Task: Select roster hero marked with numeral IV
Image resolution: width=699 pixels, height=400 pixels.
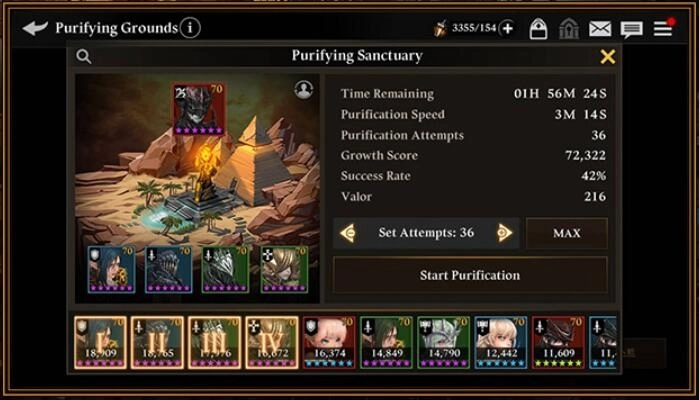Action: pos(272,342)
